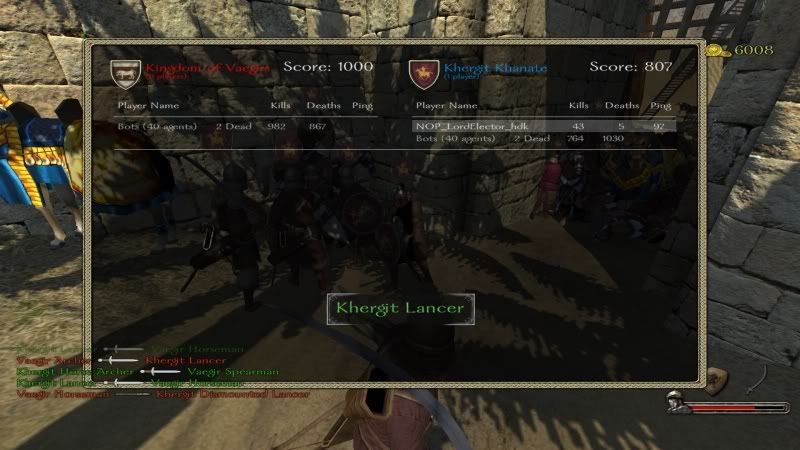Screen dimensions: 800x450
Task: Click the Kingdom of Vaegirs banner icon
Action: coord(125,71)
